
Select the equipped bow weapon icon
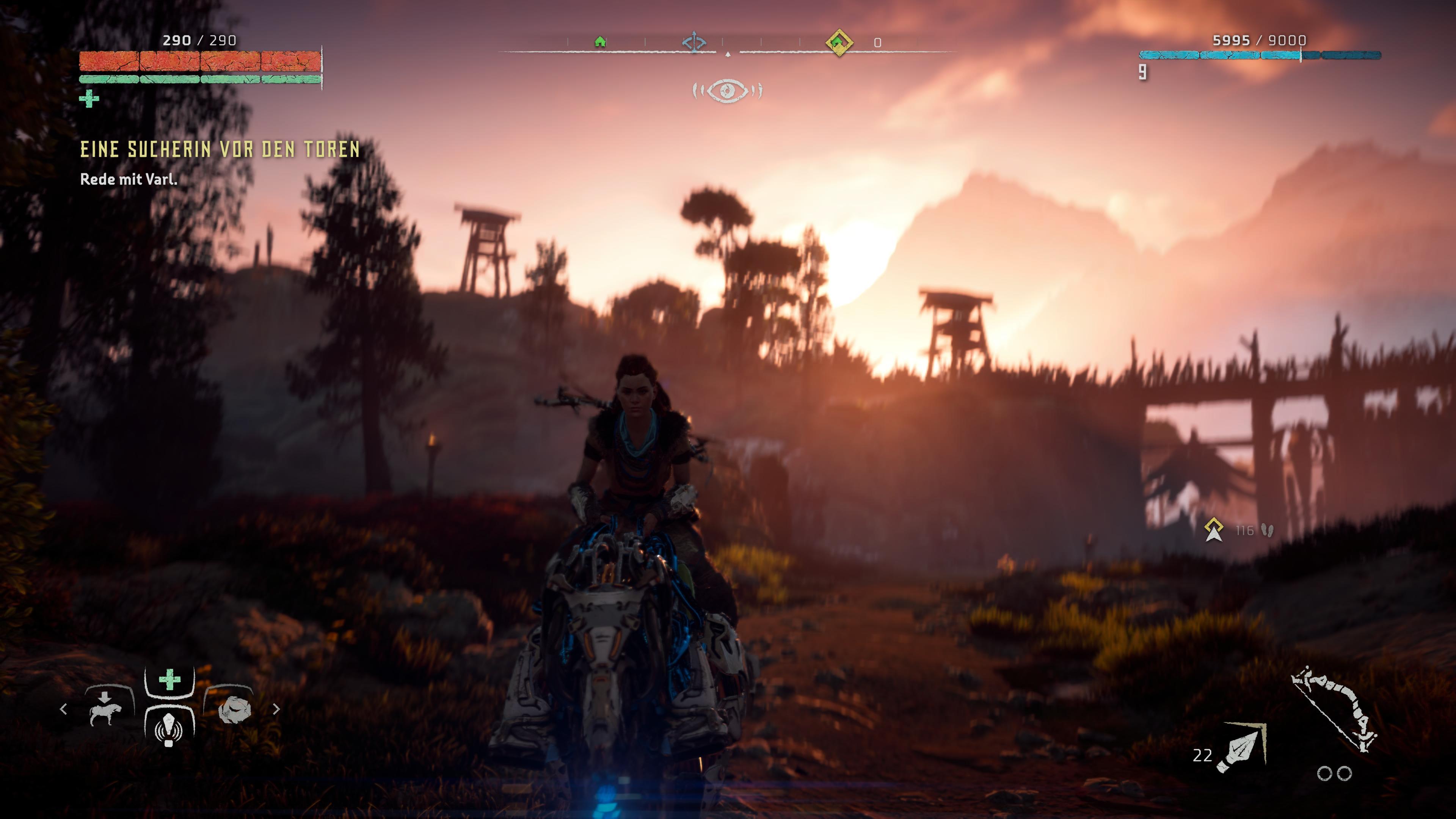point(1335,710)
